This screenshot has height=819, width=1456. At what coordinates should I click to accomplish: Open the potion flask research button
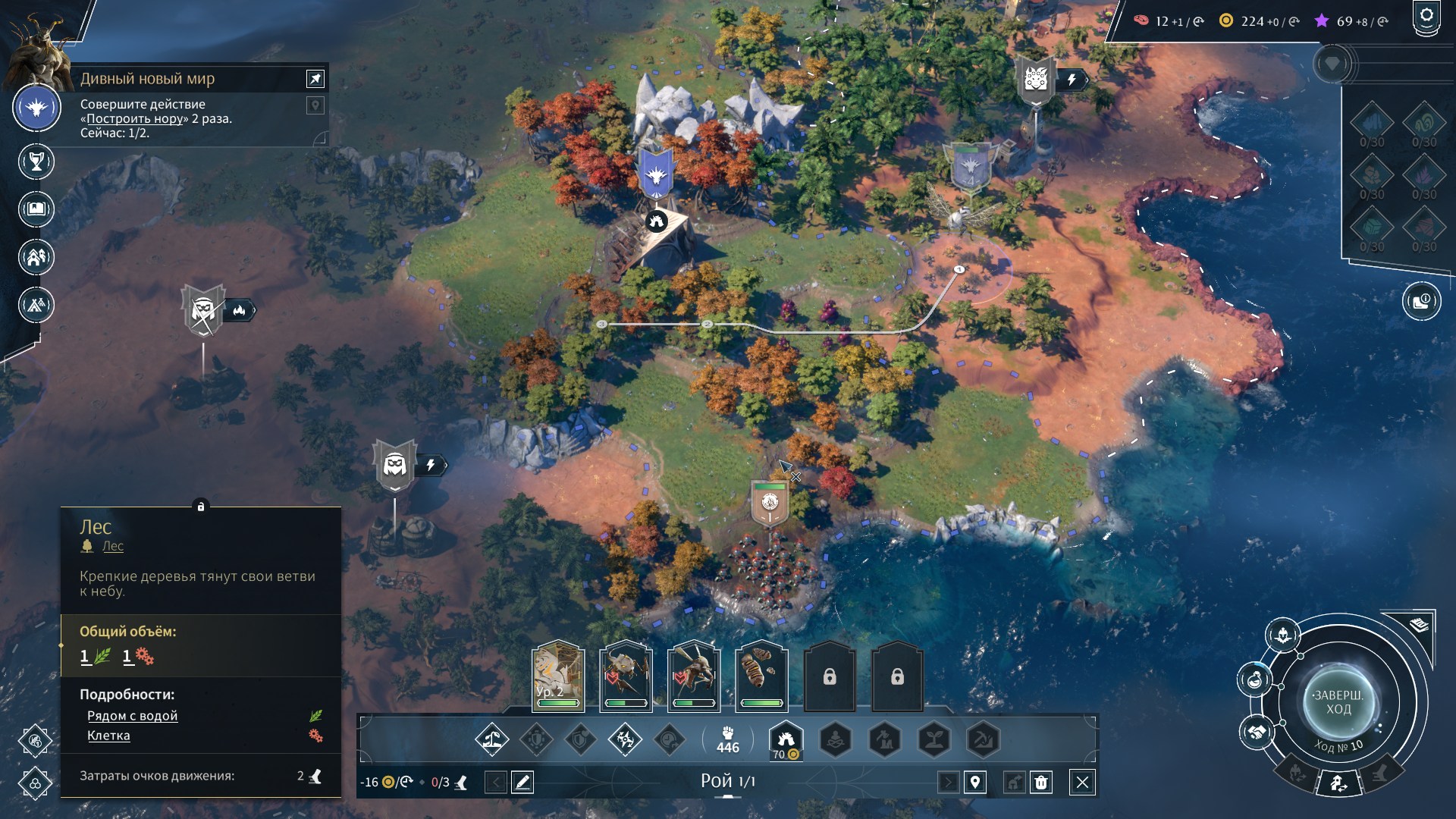[x=1256, y=679]
